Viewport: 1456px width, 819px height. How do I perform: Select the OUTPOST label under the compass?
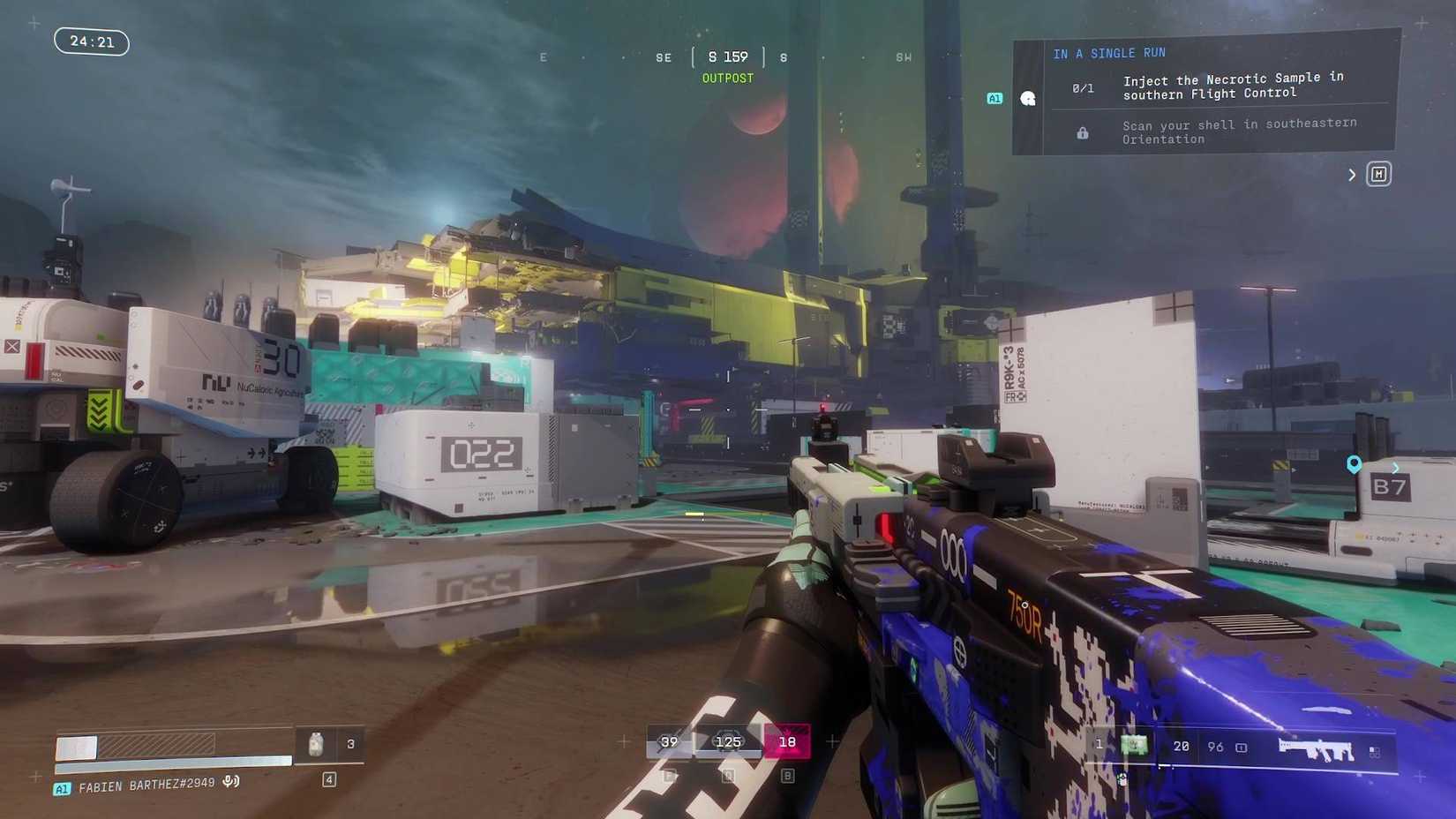click(727, 78)
